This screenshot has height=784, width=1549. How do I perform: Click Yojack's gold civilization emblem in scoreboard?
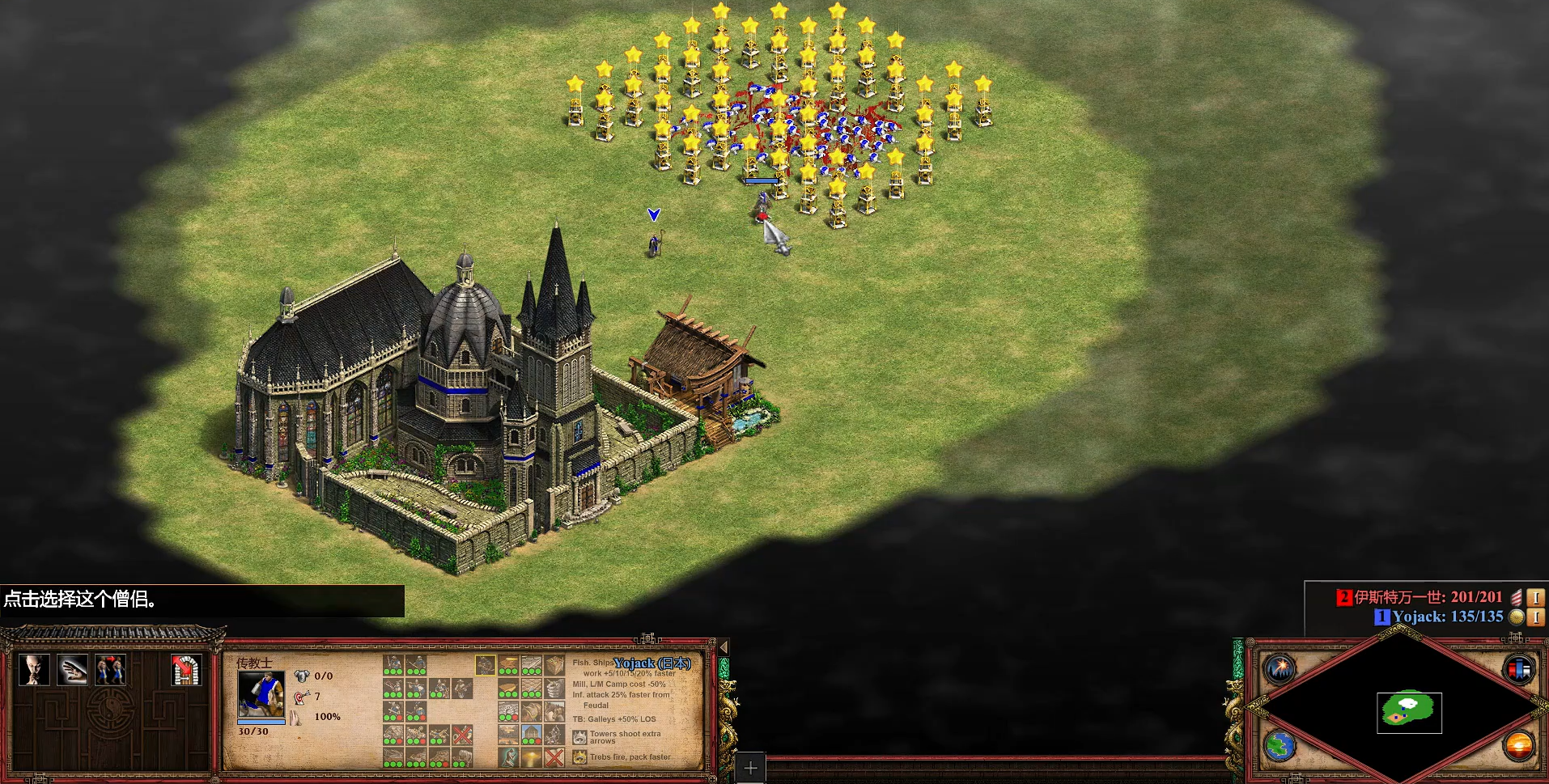1517,617
